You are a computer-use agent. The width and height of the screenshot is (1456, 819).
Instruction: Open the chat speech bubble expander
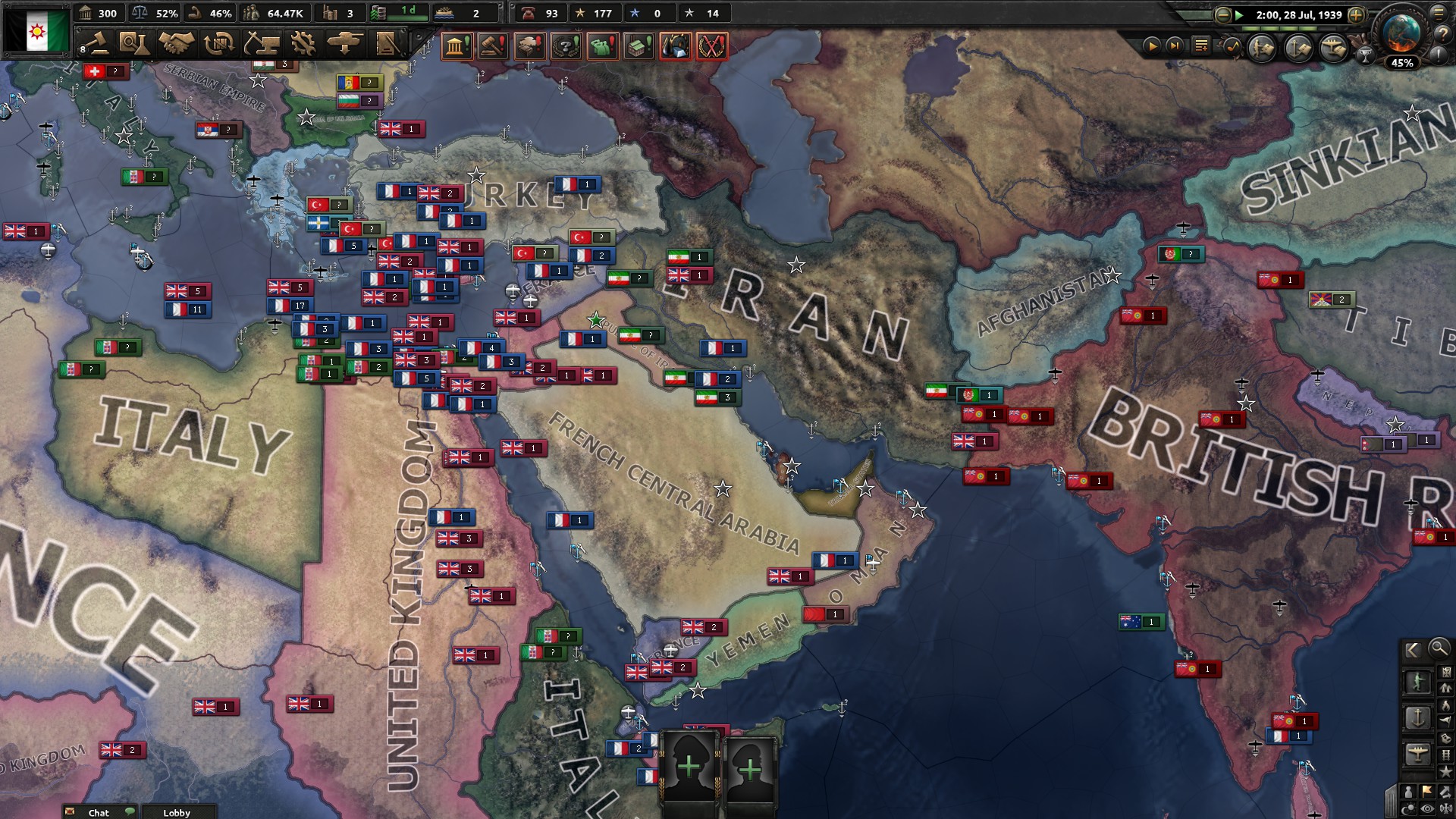[x=130, y=811]
